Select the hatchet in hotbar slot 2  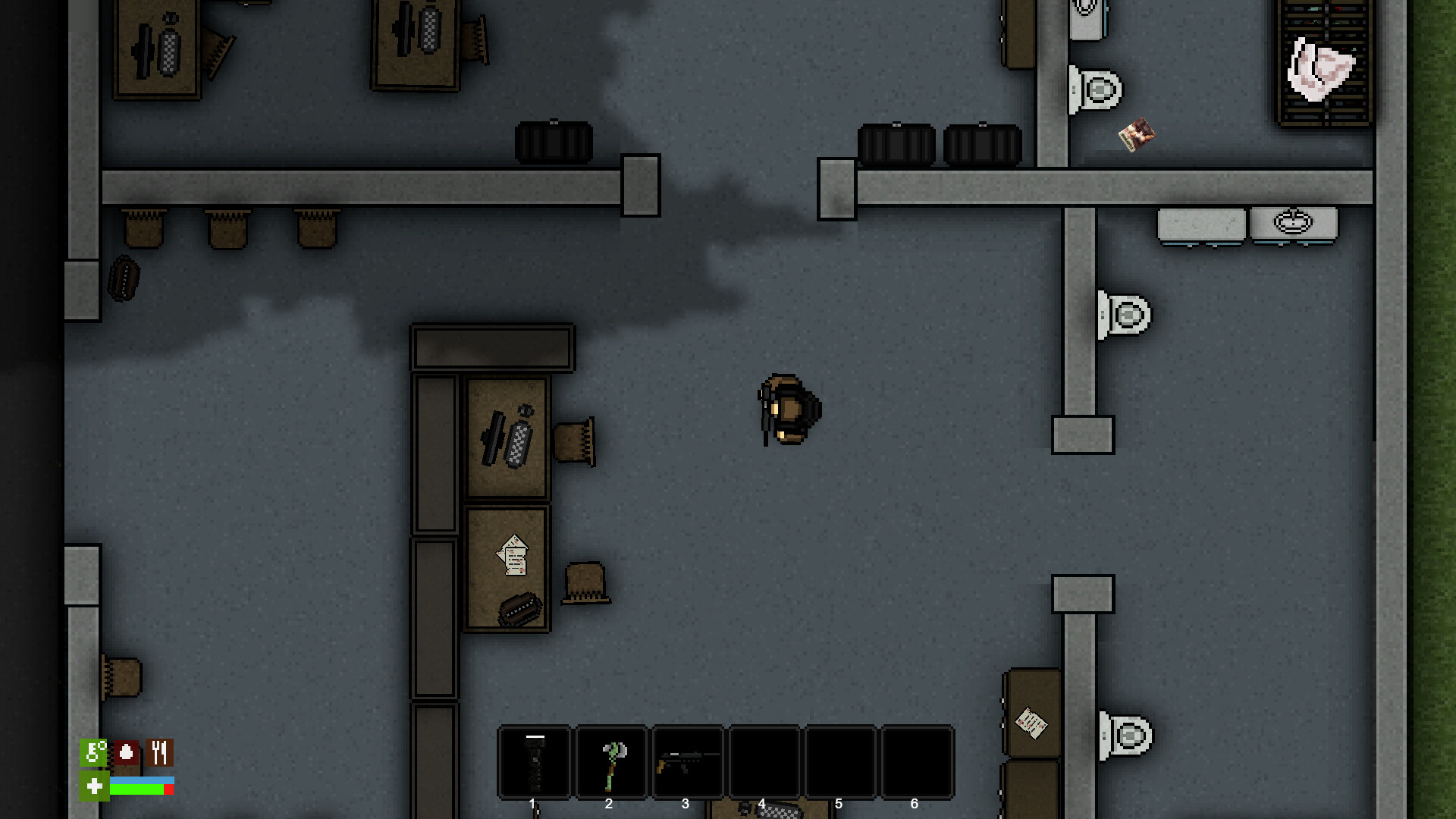[x=610, y=761]
